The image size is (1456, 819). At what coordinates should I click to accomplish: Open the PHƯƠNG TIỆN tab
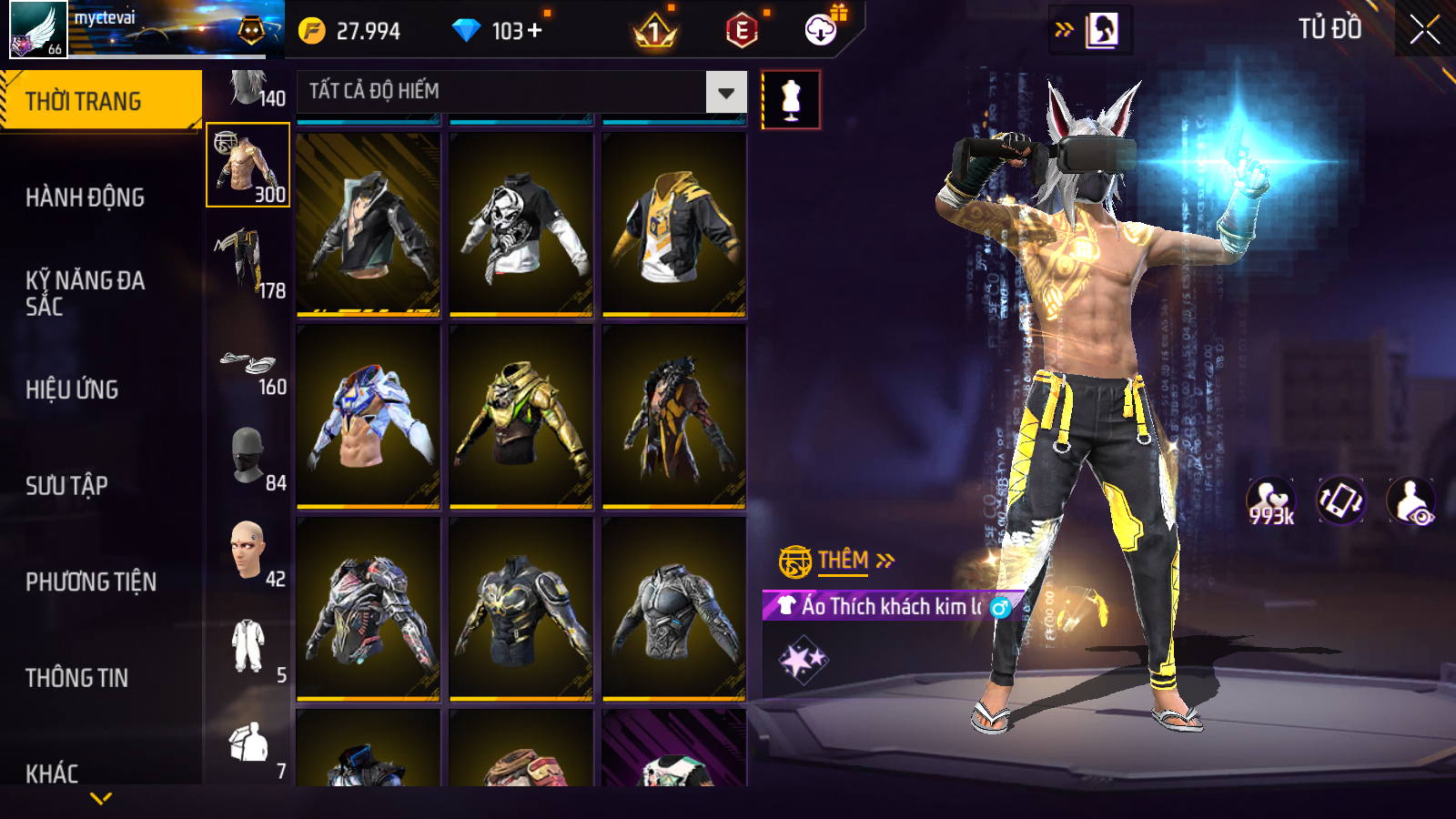click(91, 582)
